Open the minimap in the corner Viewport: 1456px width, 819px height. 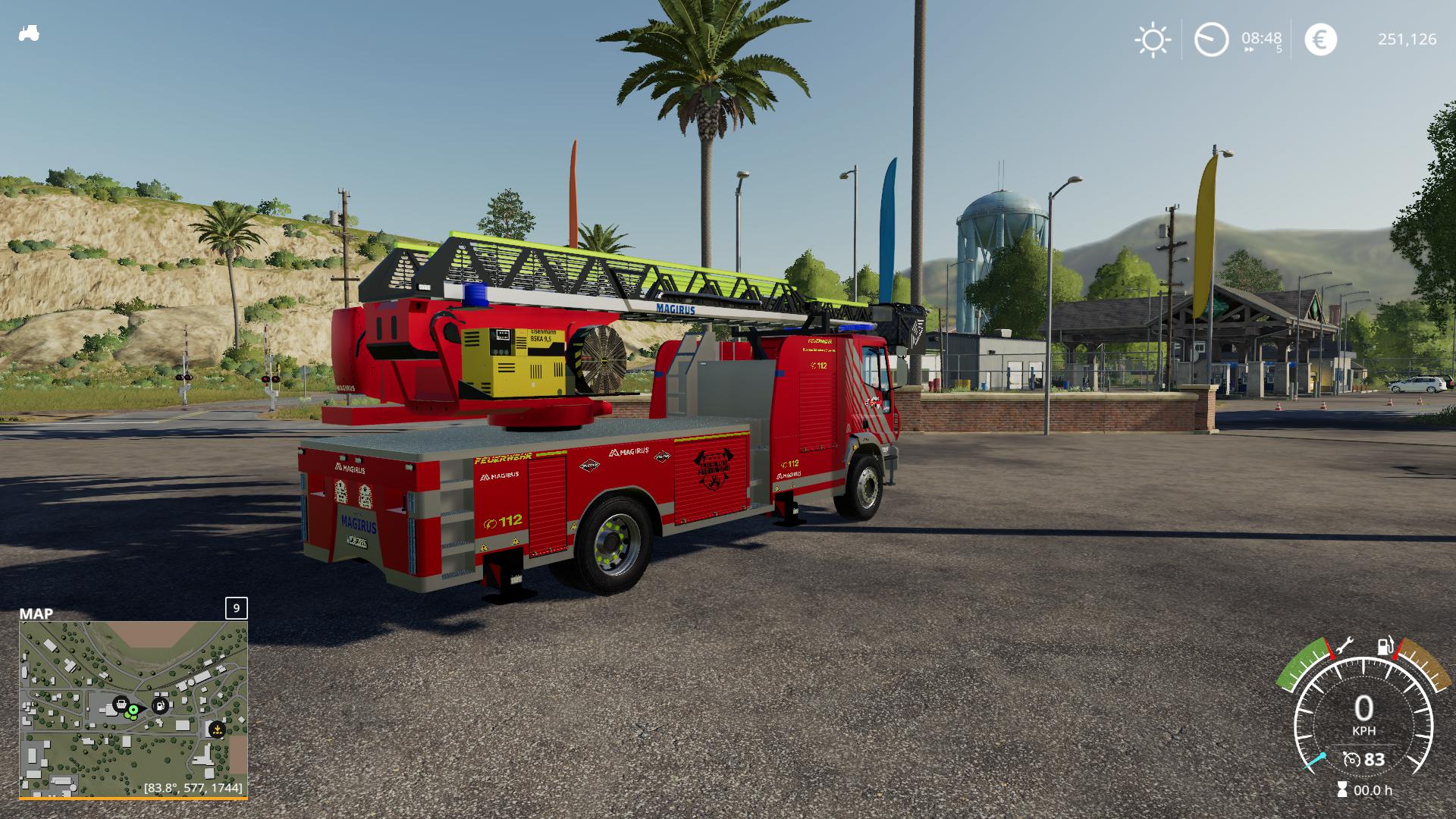tap(133, 708)
